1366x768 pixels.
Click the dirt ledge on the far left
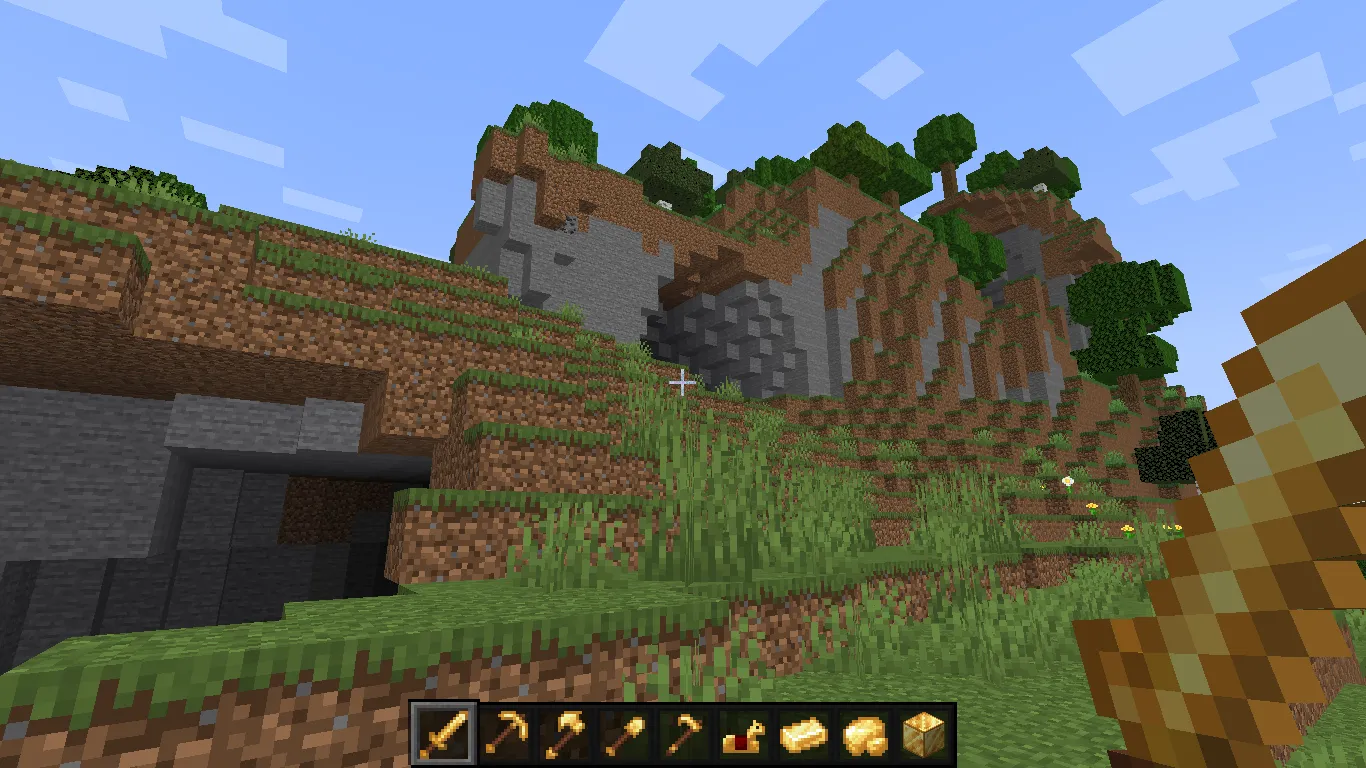click(100, 270)
